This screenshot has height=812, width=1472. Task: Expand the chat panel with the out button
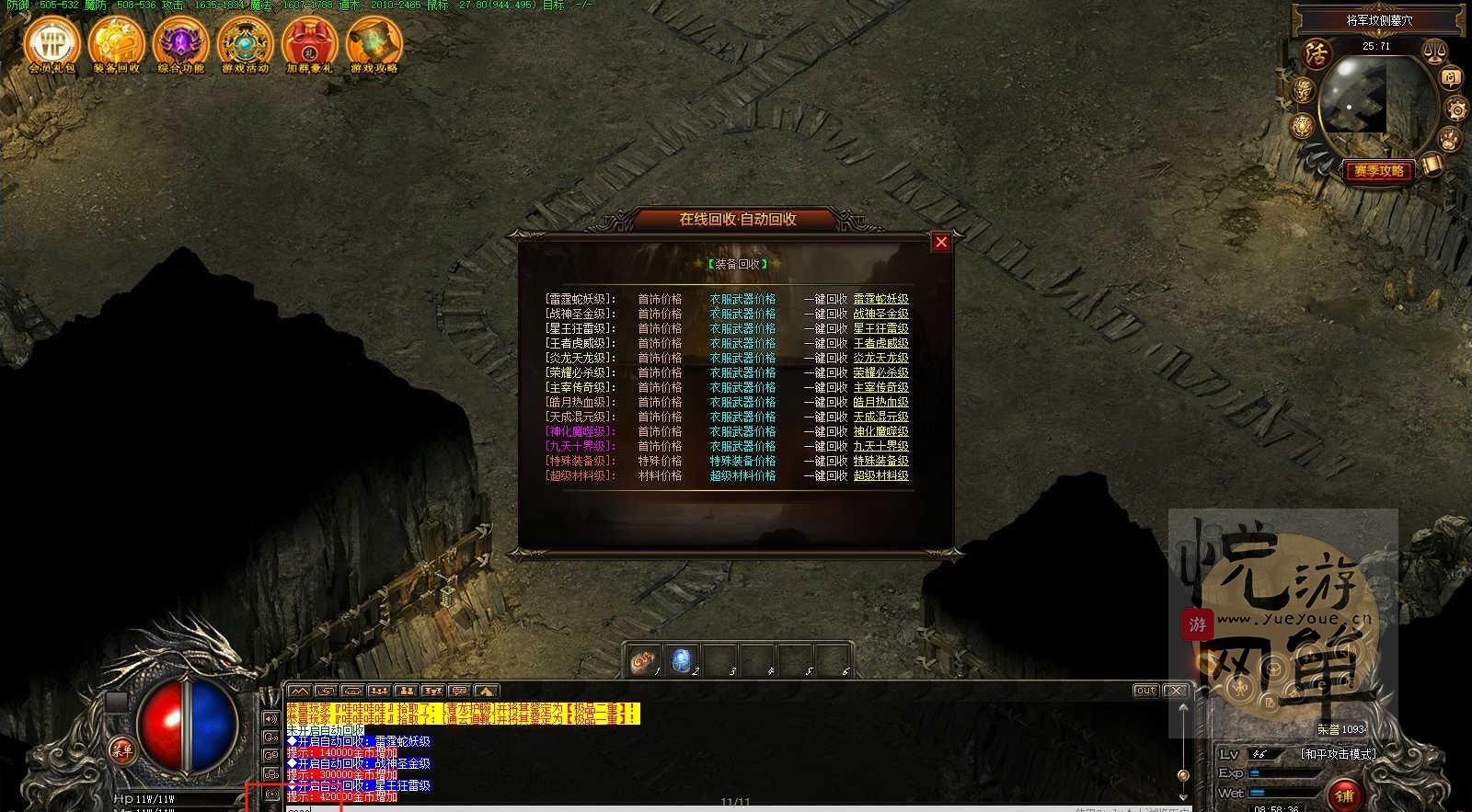click(x=1146, y=690)
